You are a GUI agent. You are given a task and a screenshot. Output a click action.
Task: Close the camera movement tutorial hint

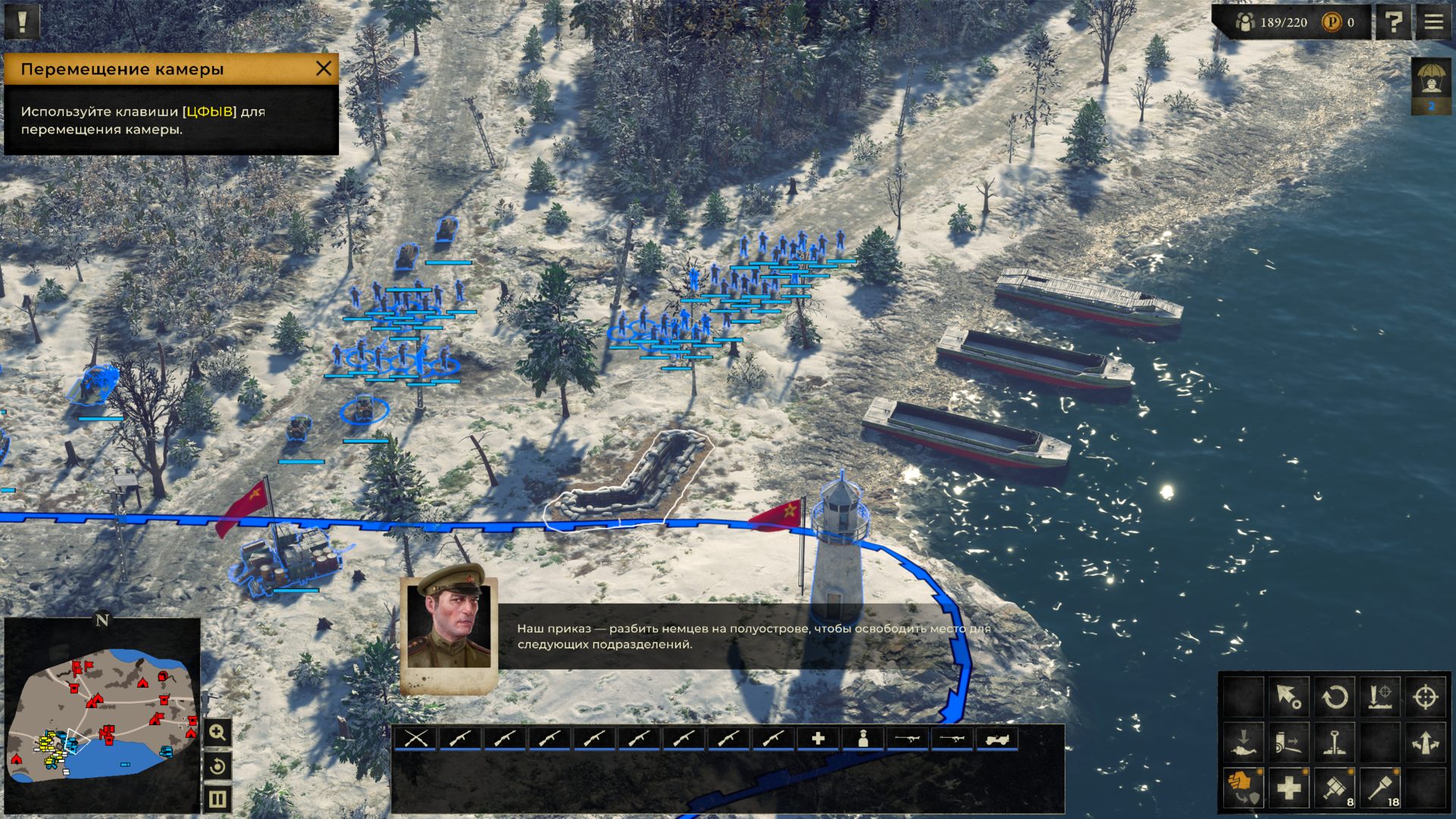click(x=324, y=69)
